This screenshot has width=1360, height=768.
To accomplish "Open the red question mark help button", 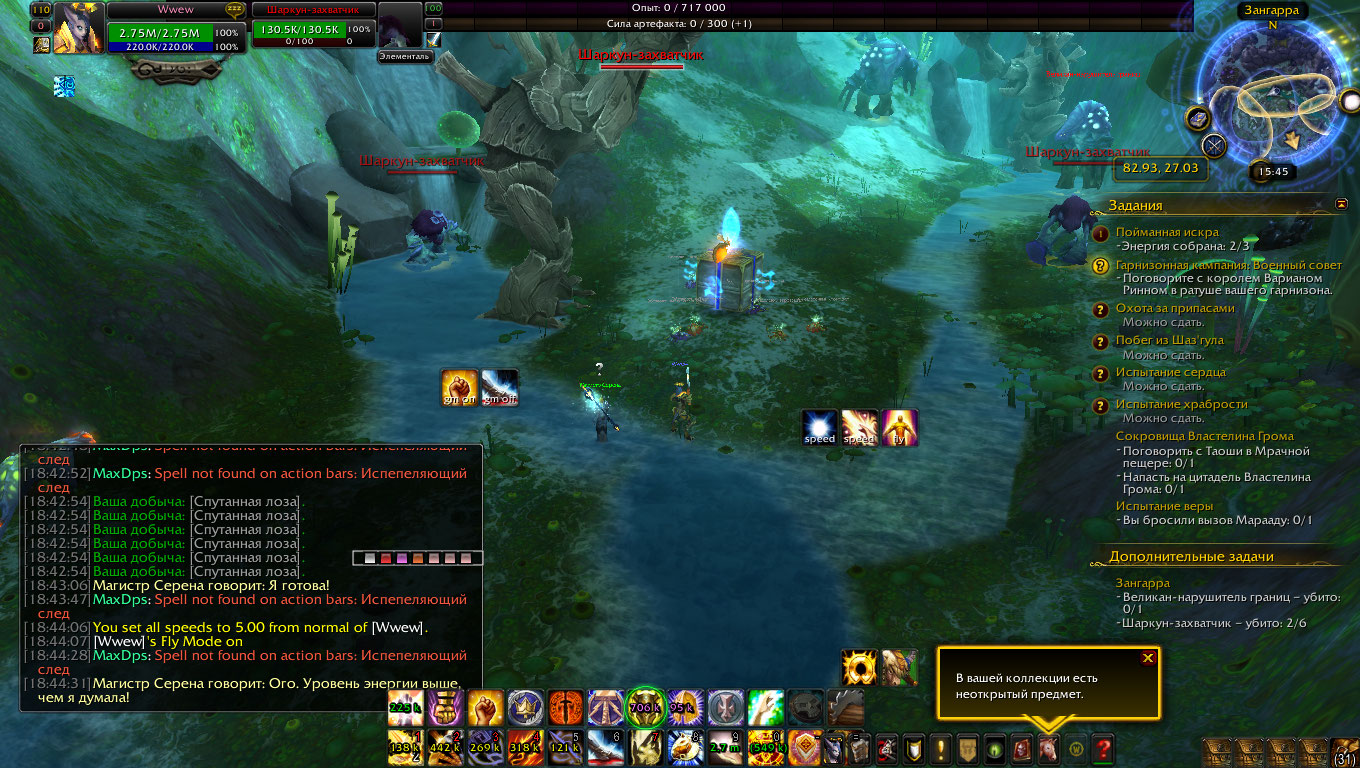I will click(x=1103, y=748).
